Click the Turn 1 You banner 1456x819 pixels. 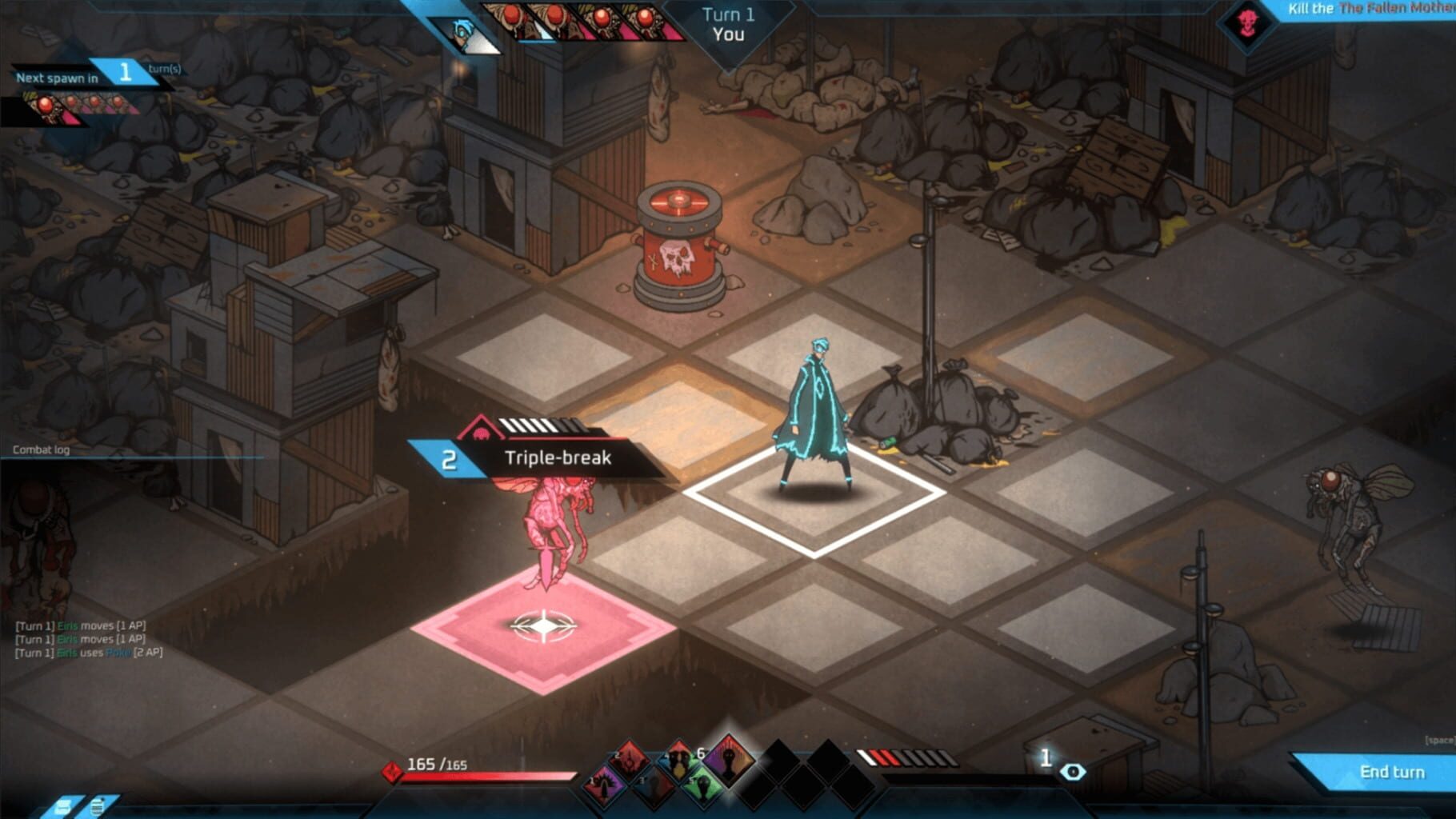[x=729, y=24]
